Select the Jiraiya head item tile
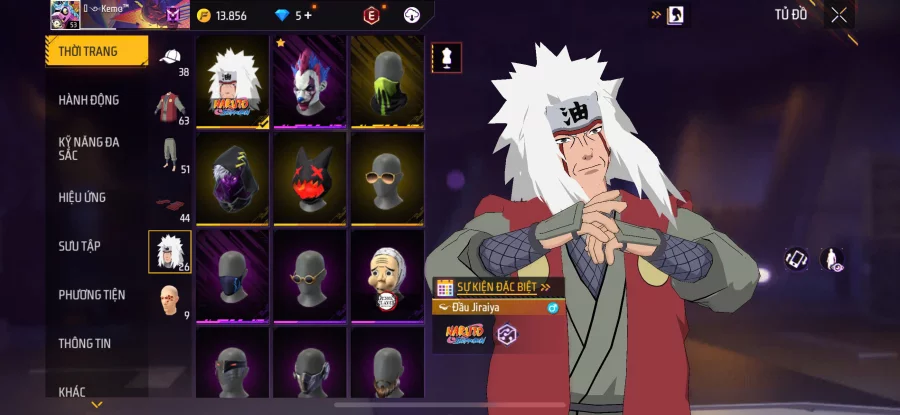Image resolution: width=900 pixels, height=415 pixels. (x=232, y=81)
